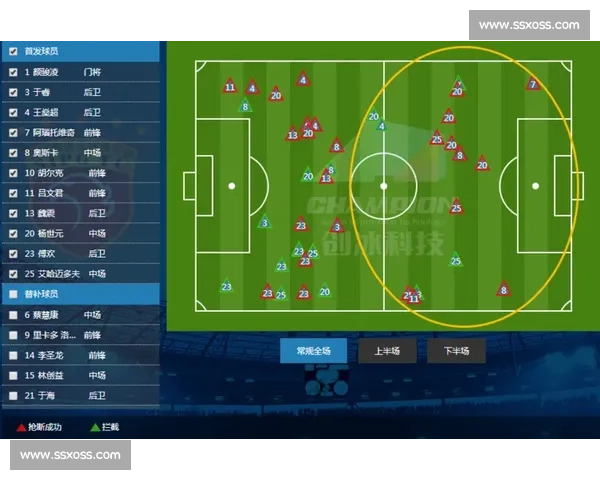Toggle the checkbox for 3 于睿
The image size is (600, 480).
(12, 92)
